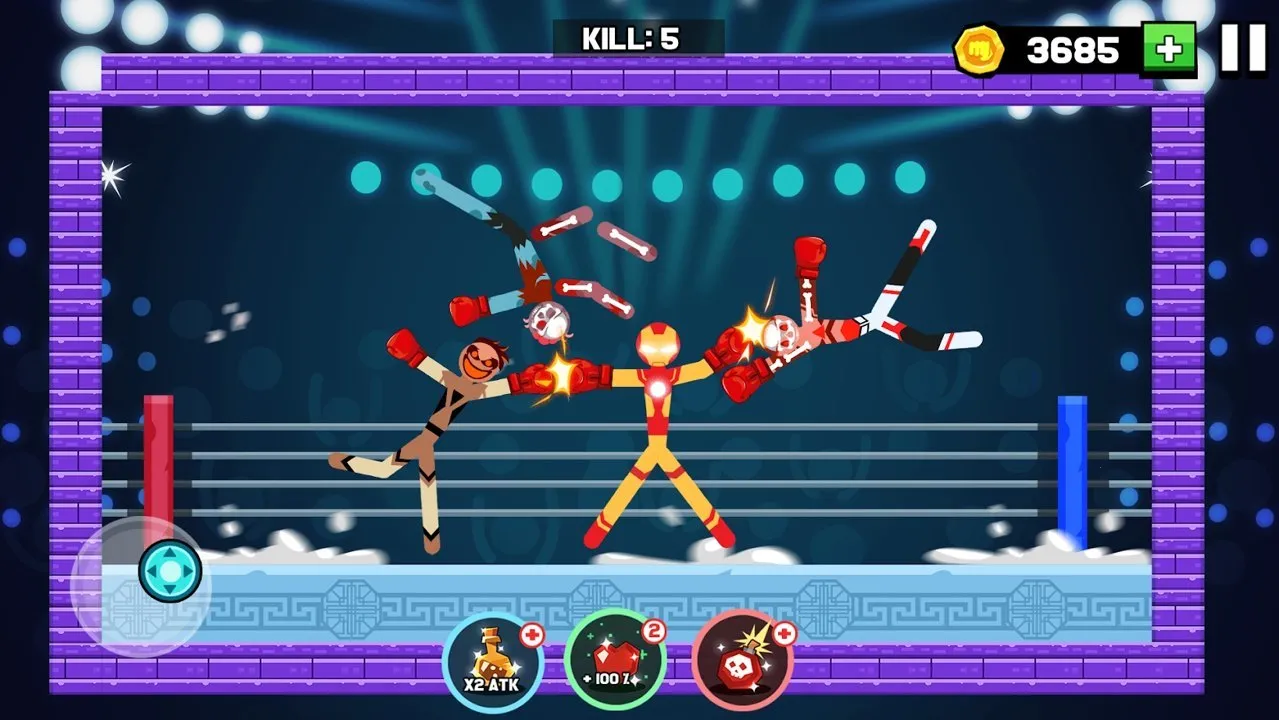Use the +100% health heart item

tap(615, 661)
